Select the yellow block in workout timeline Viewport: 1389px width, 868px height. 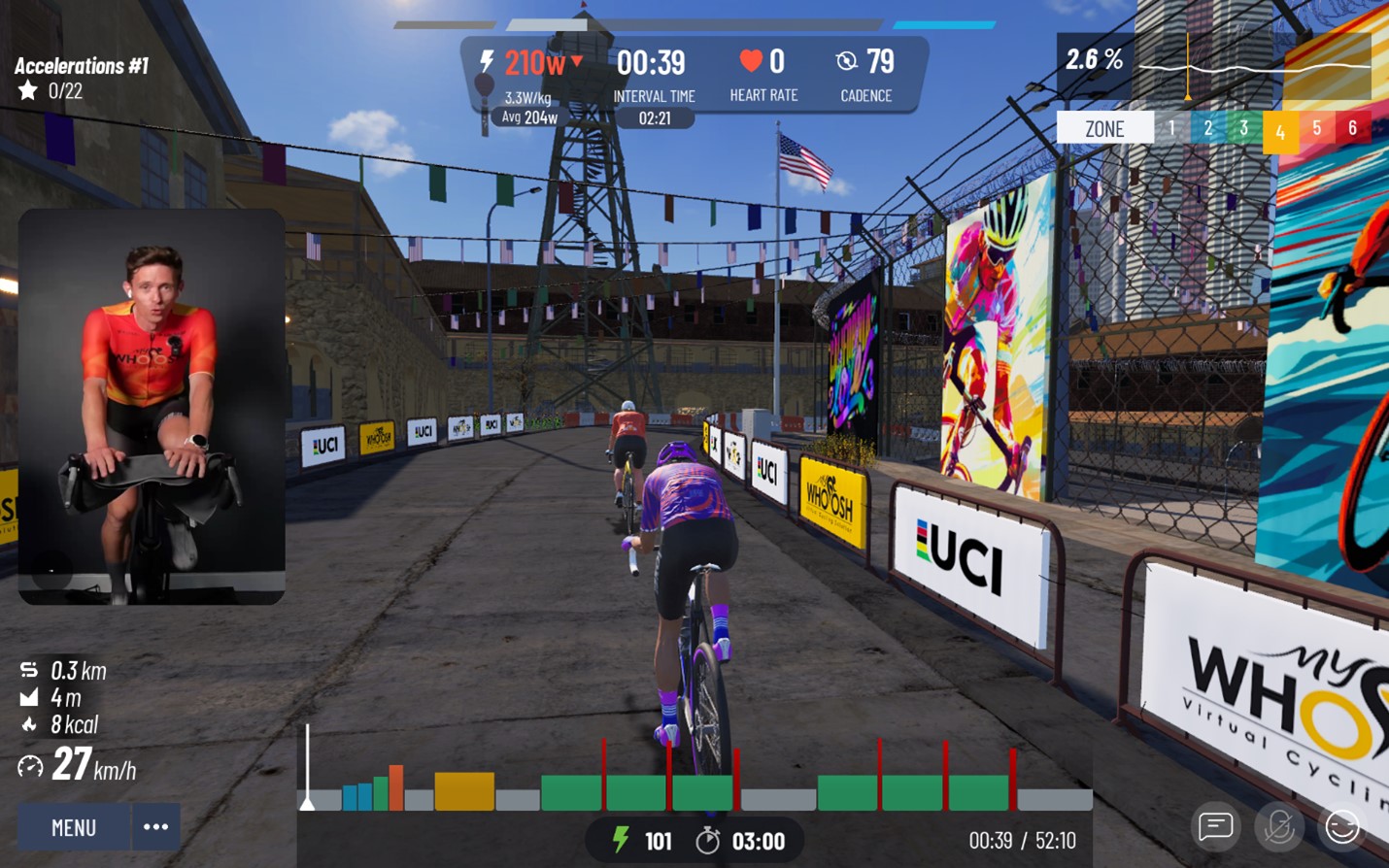pos(464,791)
